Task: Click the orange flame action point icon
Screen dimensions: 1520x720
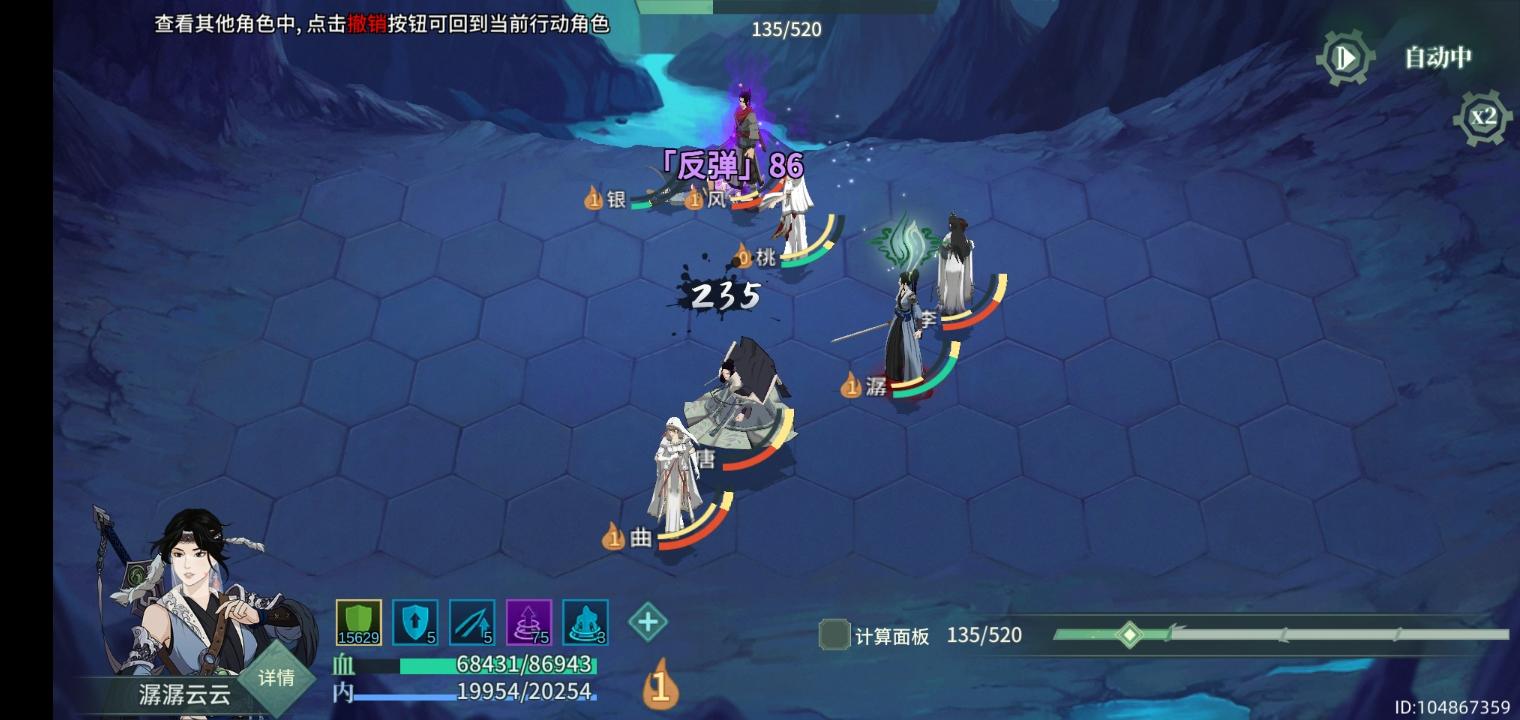Action: coord(658,686)
